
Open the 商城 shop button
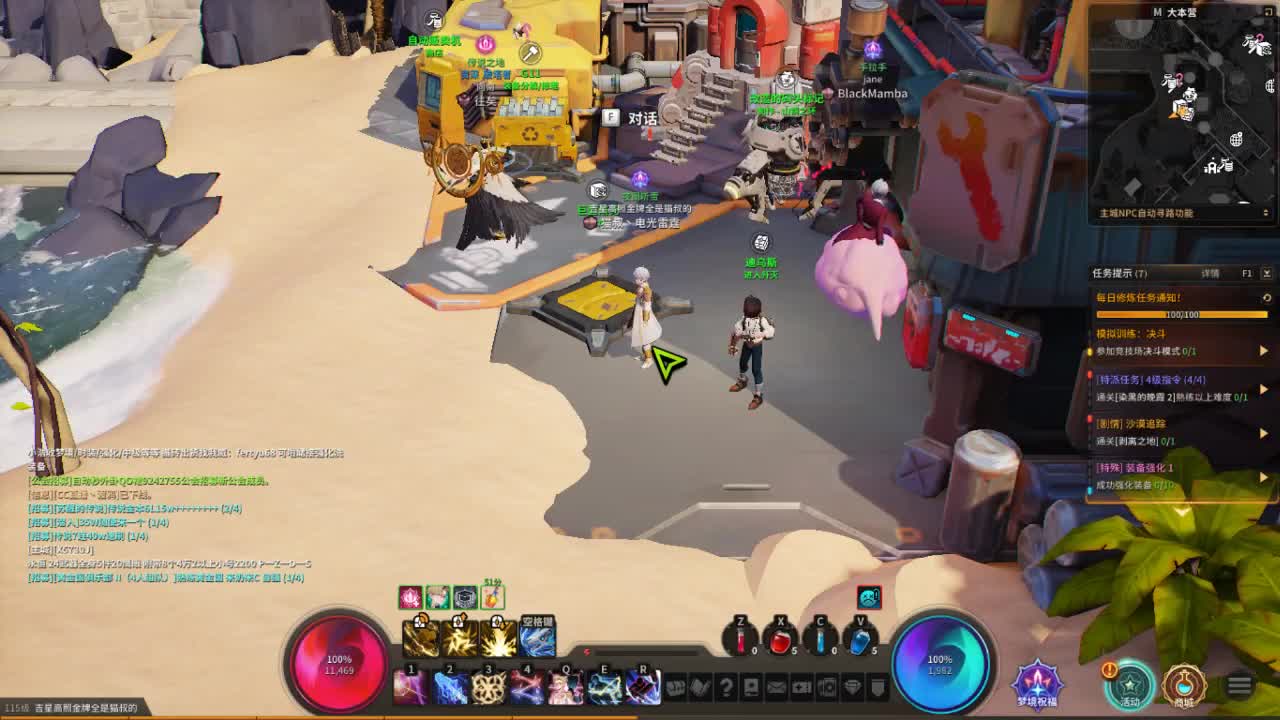click(x=1184, y=684)
